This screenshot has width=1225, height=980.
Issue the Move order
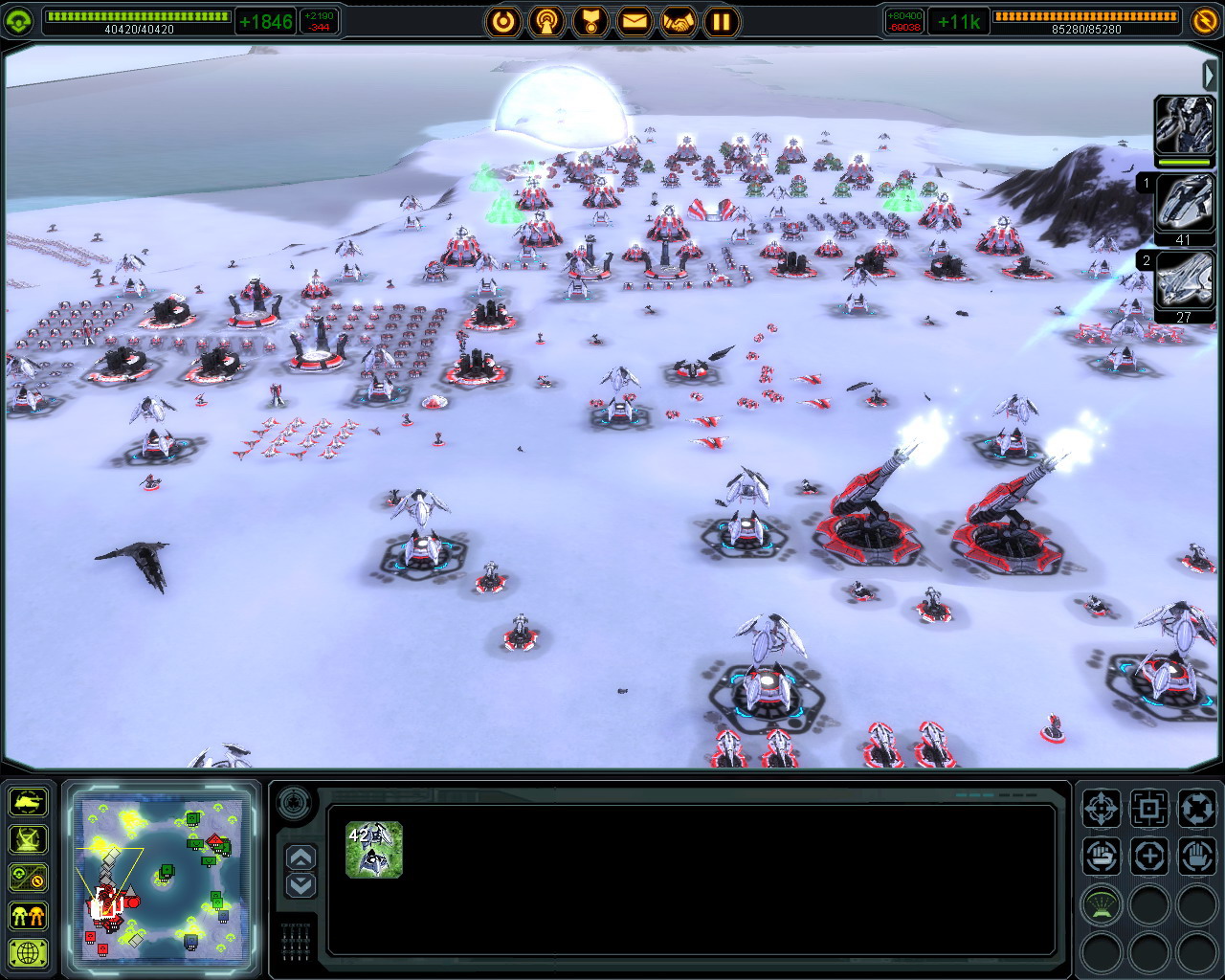click(x=1102, y=809)
